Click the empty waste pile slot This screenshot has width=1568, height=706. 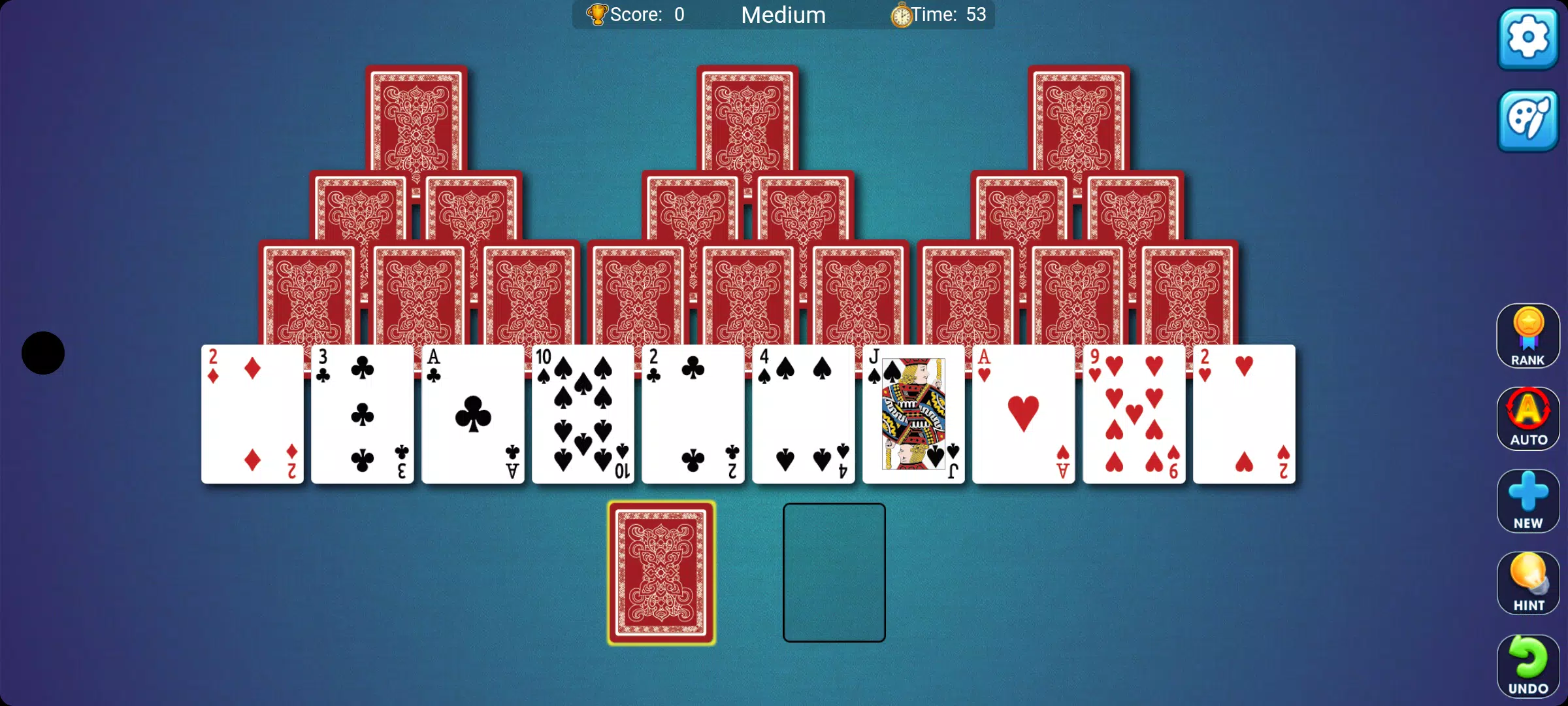pos(834,572)
